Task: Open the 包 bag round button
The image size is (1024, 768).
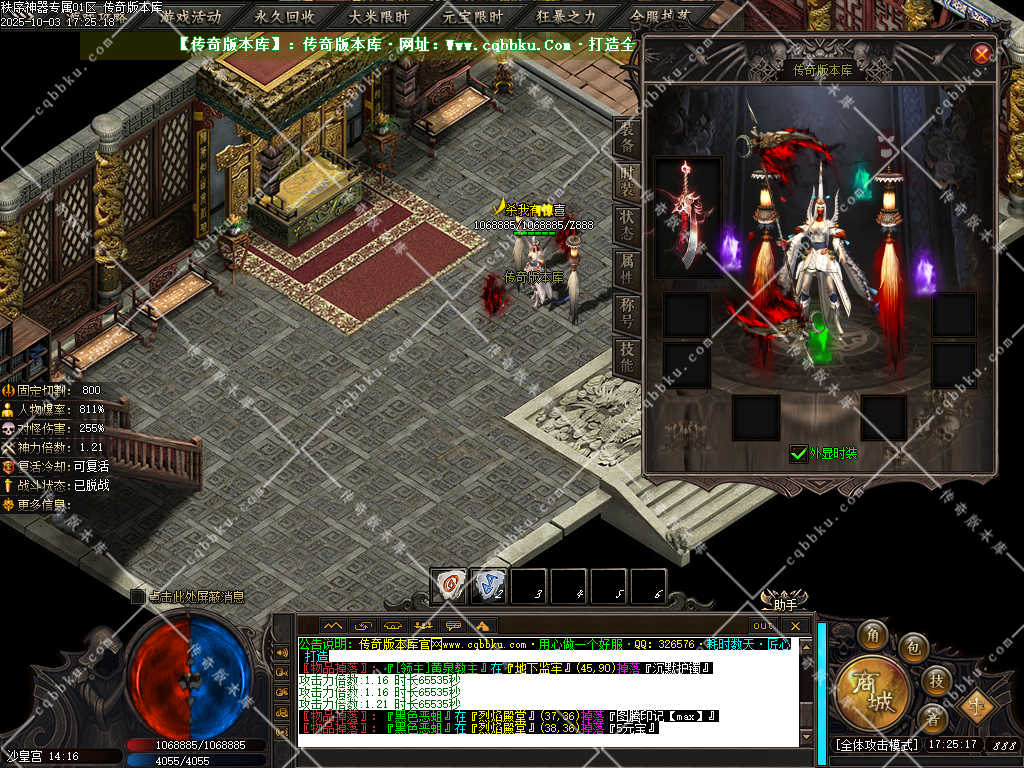Action: click(912, 648)
